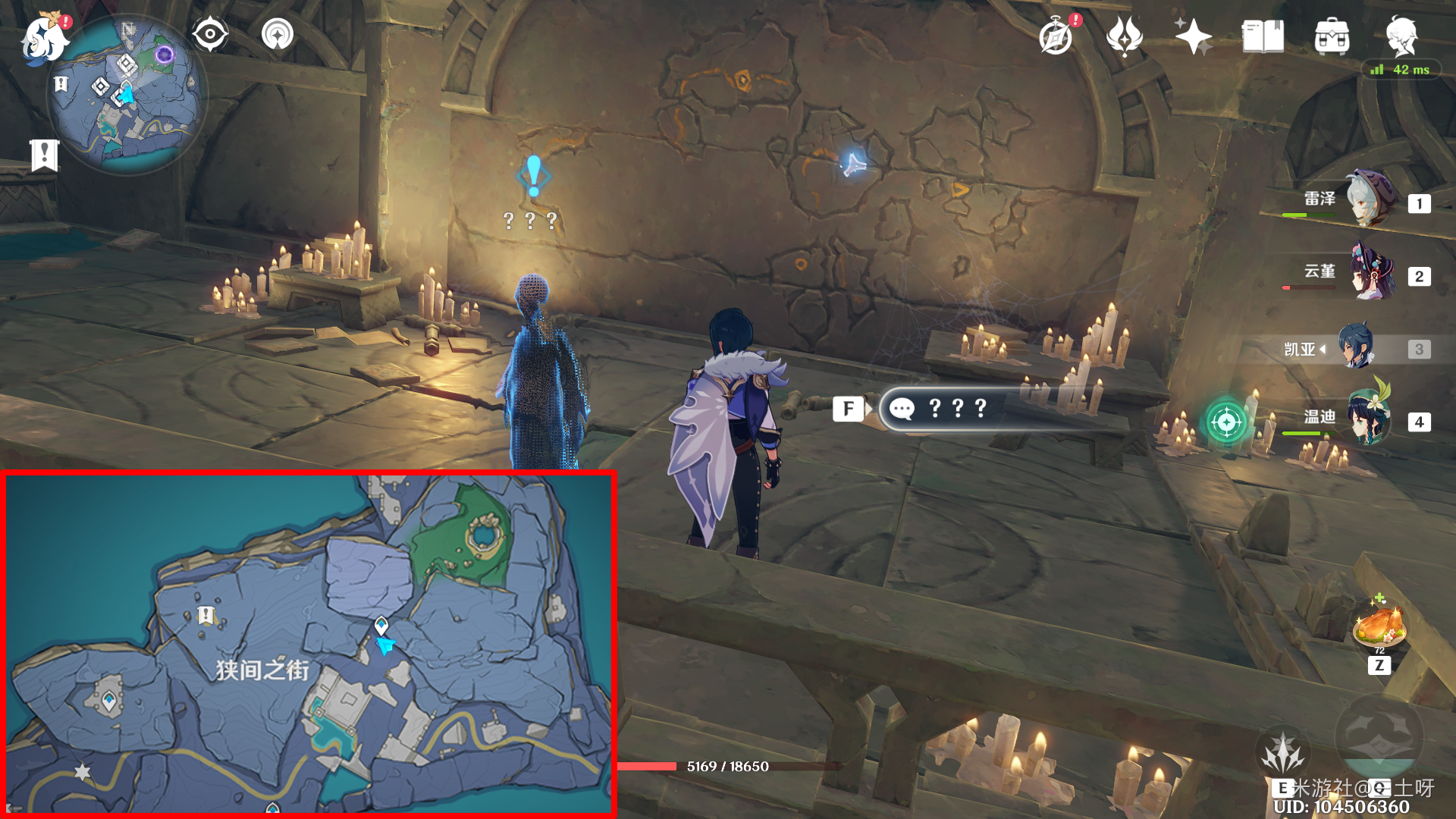This screenshot has height=819, width=1456.
Task: Select active character 凯亚
Action: [x=1357, y=347]
